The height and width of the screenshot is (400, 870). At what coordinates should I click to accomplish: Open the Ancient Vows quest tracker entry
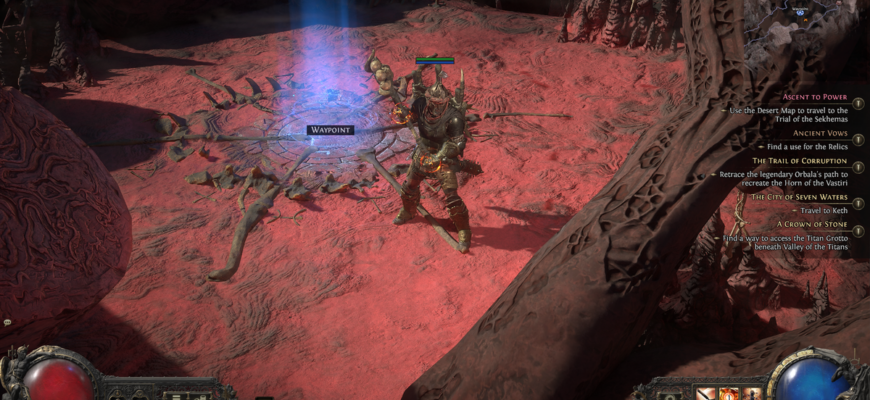point(819,132)
